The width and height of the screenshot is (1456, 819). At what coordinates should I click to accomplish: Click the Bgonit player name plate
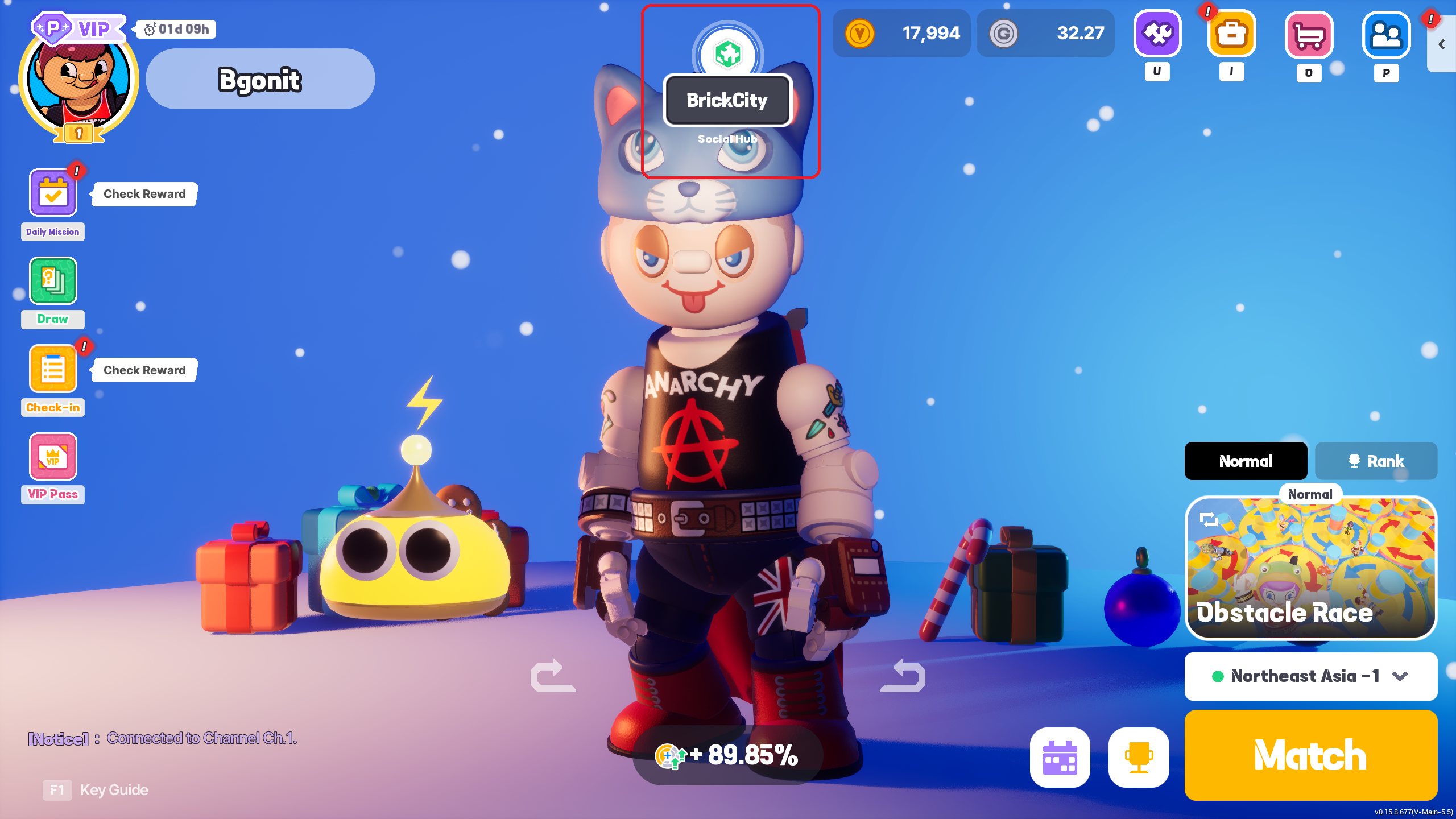(x=260, y=79)
